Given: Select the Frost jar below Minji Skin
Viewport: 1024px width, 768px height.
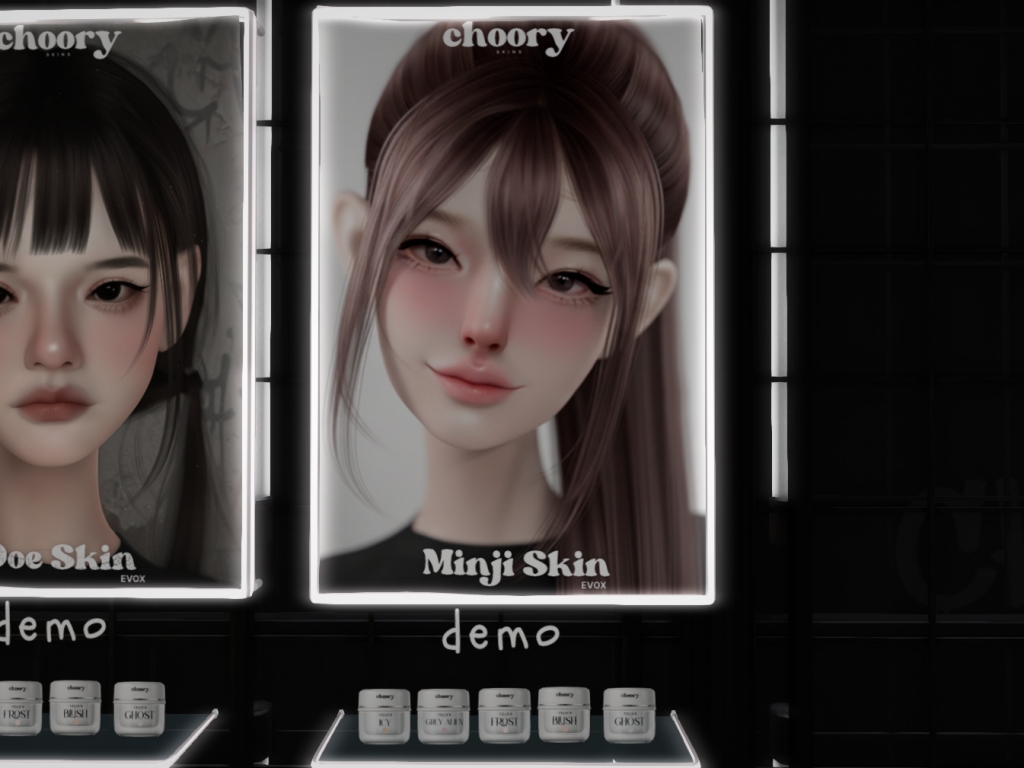Looking at the screenshot, I should coord(504,715).
